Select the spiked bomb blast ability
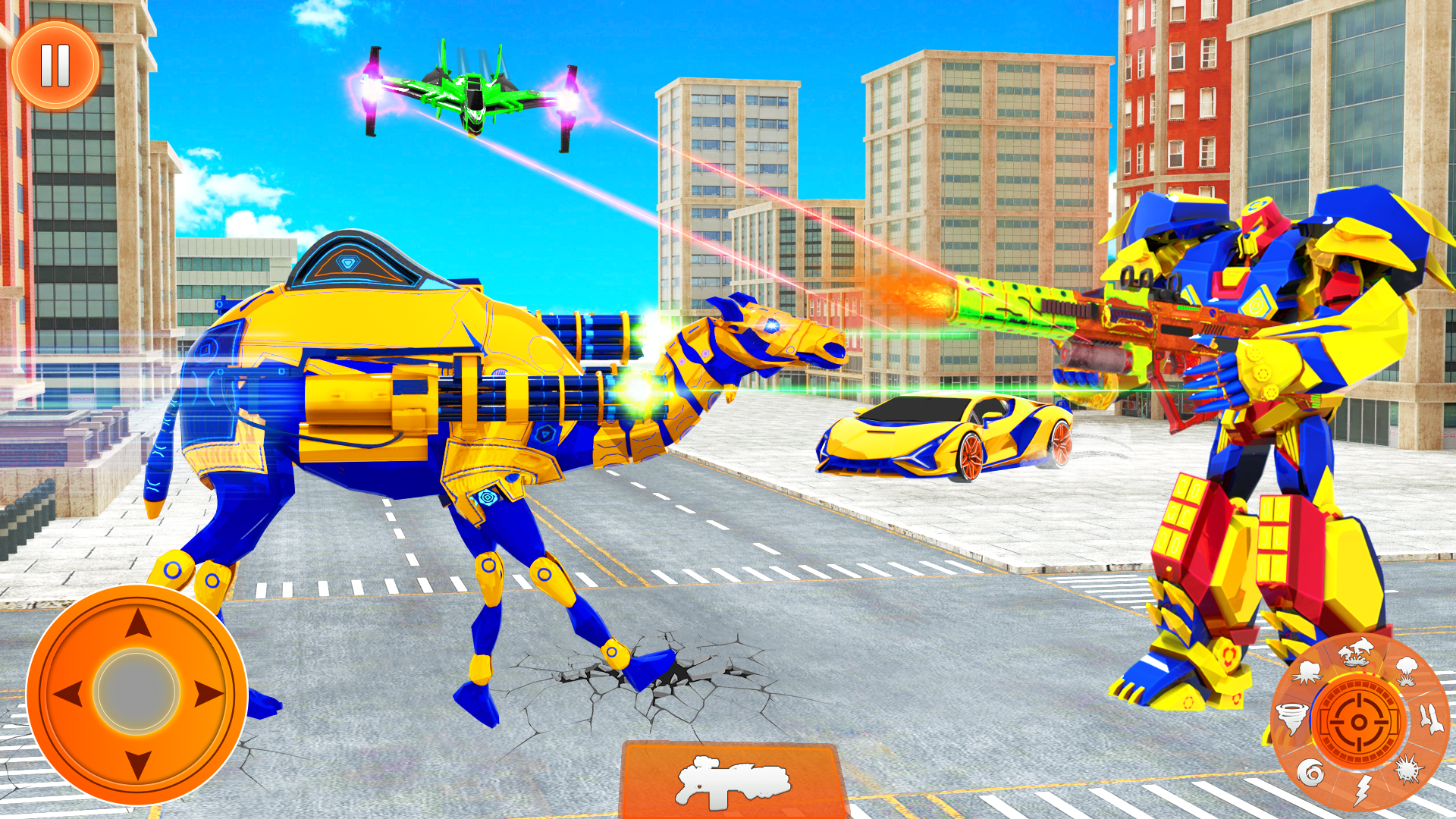1456x819 pixels. tap(1407, 770)
